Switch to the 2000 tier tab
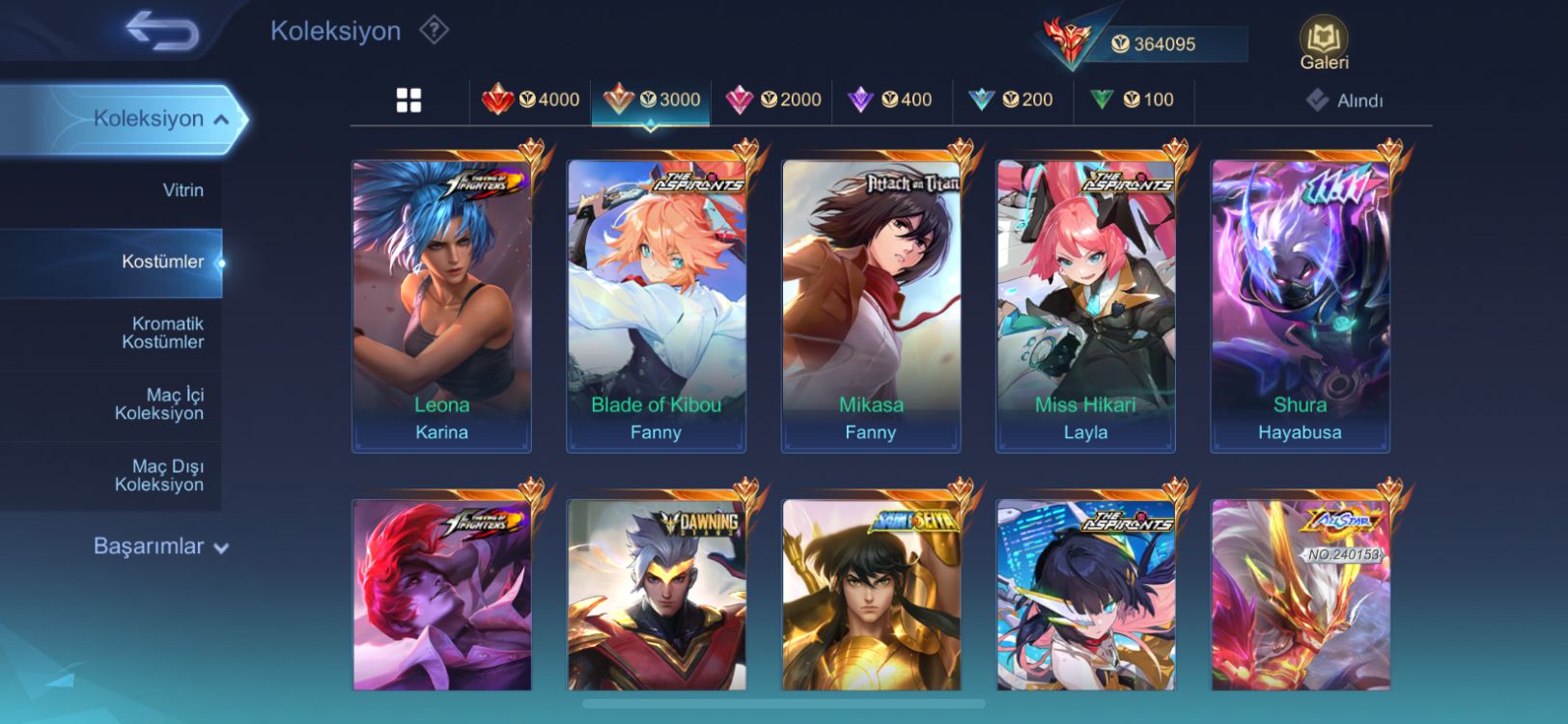This screenshot has height=724, width=1568. point(772,99)
